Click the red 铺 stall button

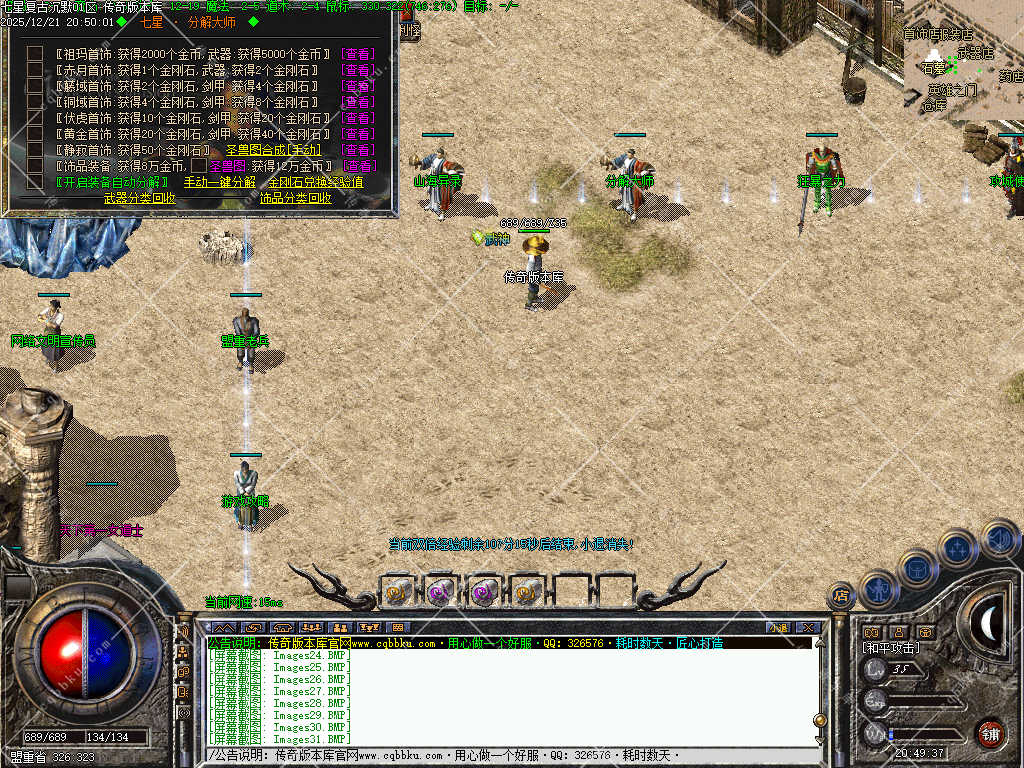[990, 732]
